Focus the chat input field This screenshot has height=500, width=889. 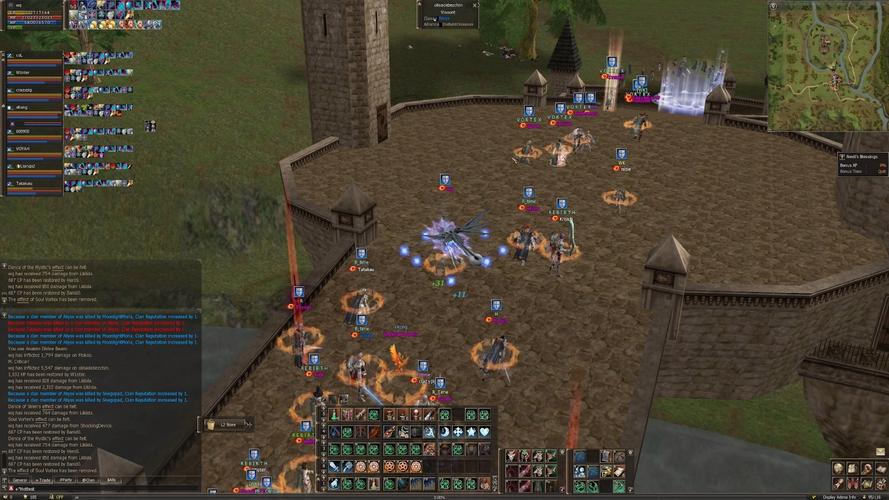click(x=100, y=488)
